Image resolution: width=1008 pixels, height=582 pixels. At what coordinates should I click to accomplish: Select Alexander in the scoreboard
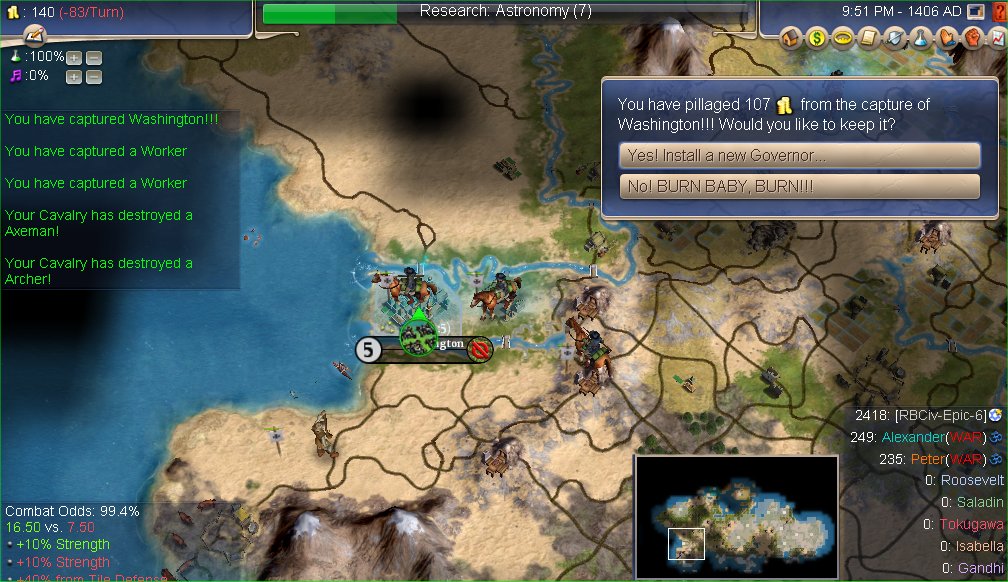(x=912, y=437)
